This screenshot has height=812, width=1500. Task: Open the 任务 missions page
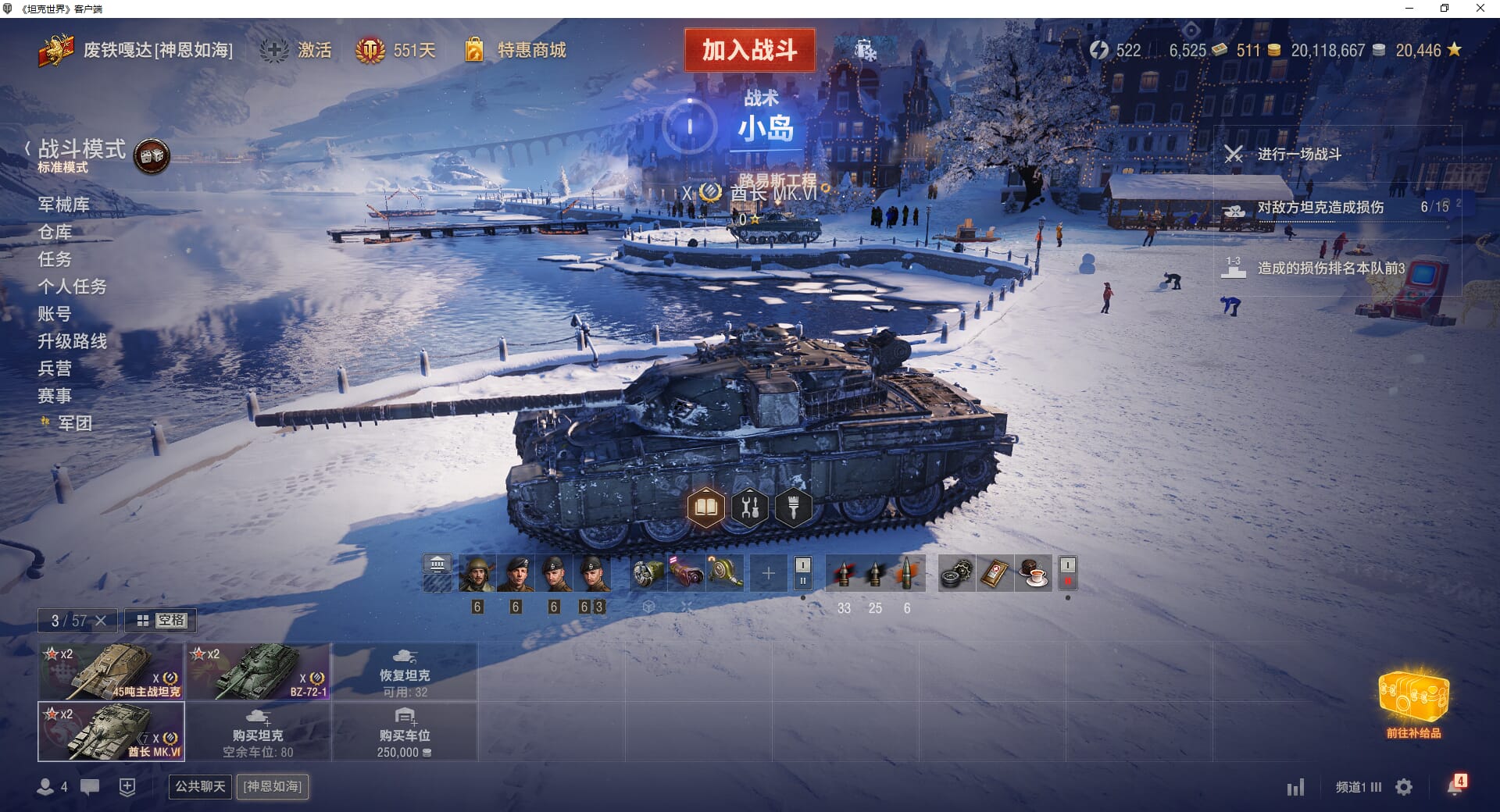click(55, 259)
